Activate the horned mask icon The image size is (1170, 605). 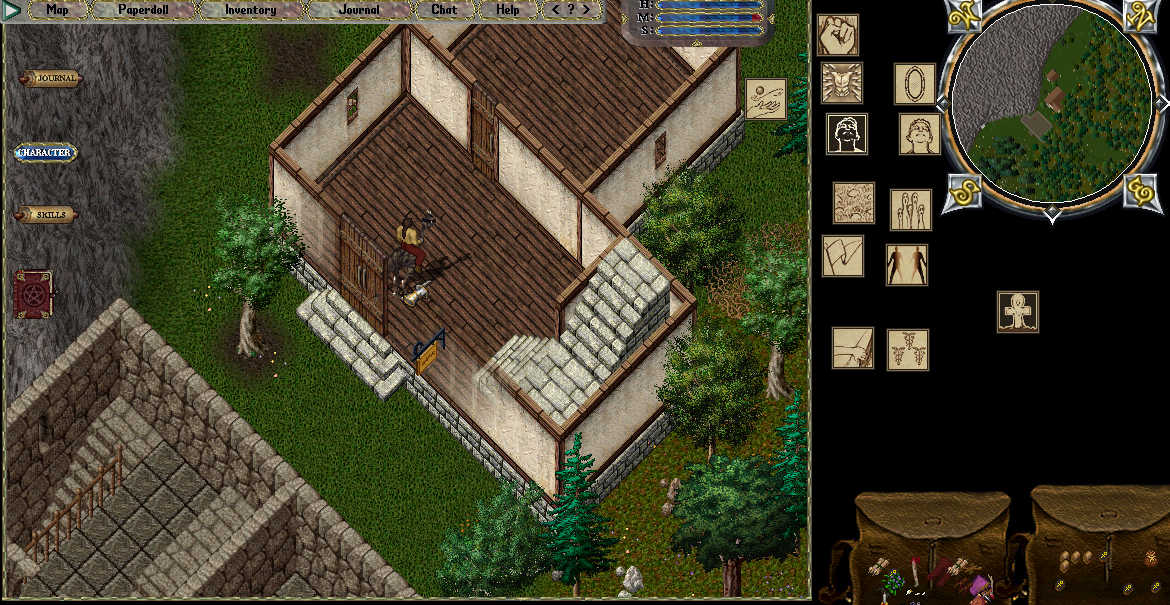842,83
